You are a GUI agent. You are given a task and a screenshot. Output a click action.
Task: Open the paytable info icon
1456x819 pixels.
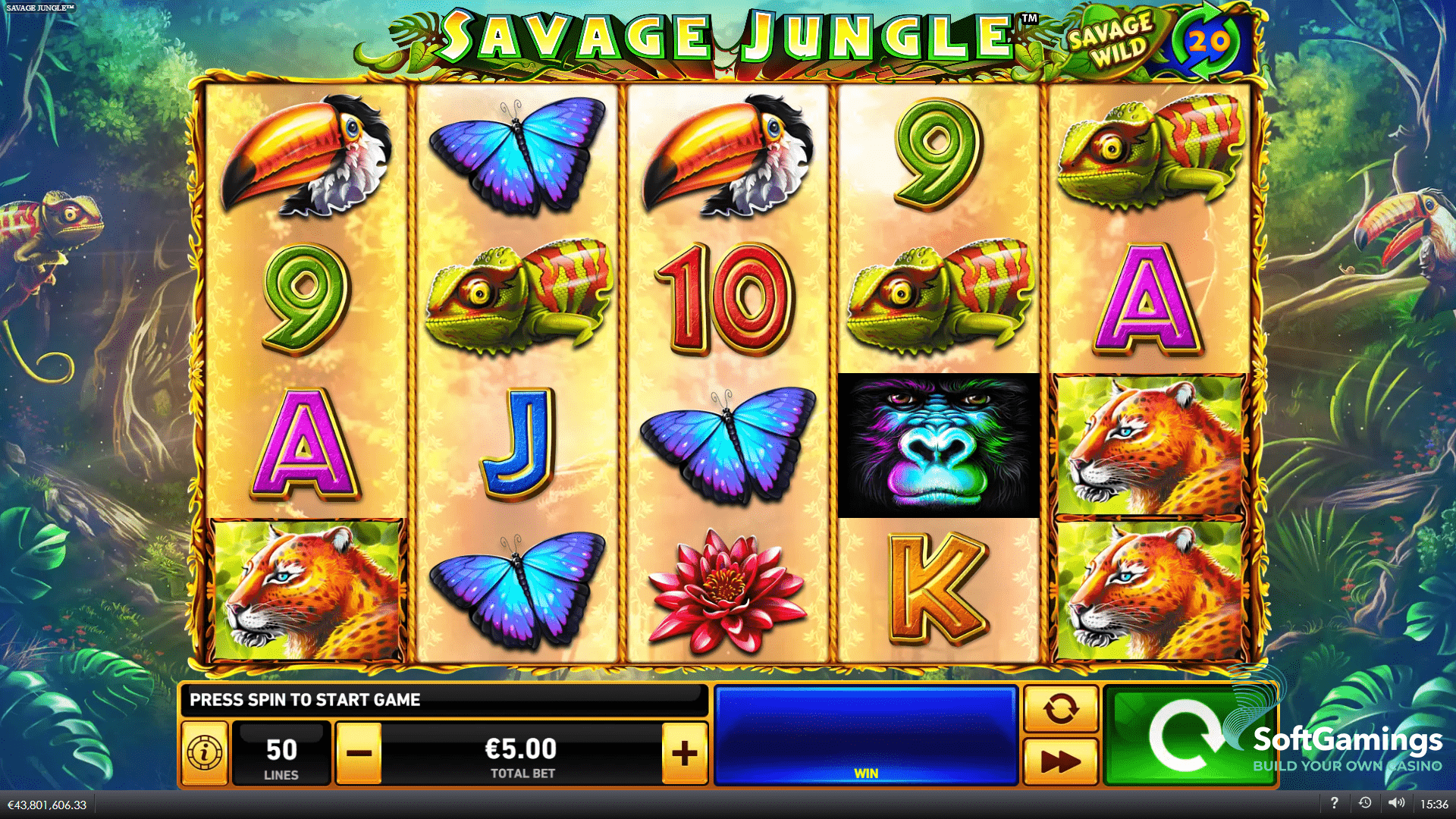[x=203, y=752]
